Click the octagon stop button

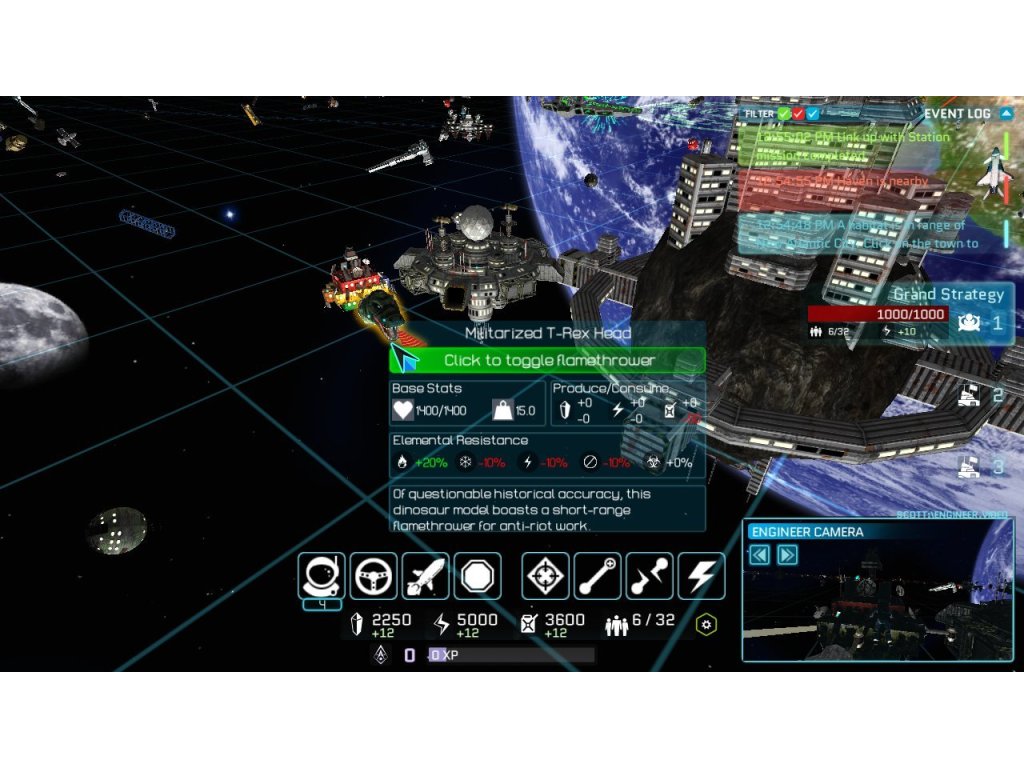[477, 576]
